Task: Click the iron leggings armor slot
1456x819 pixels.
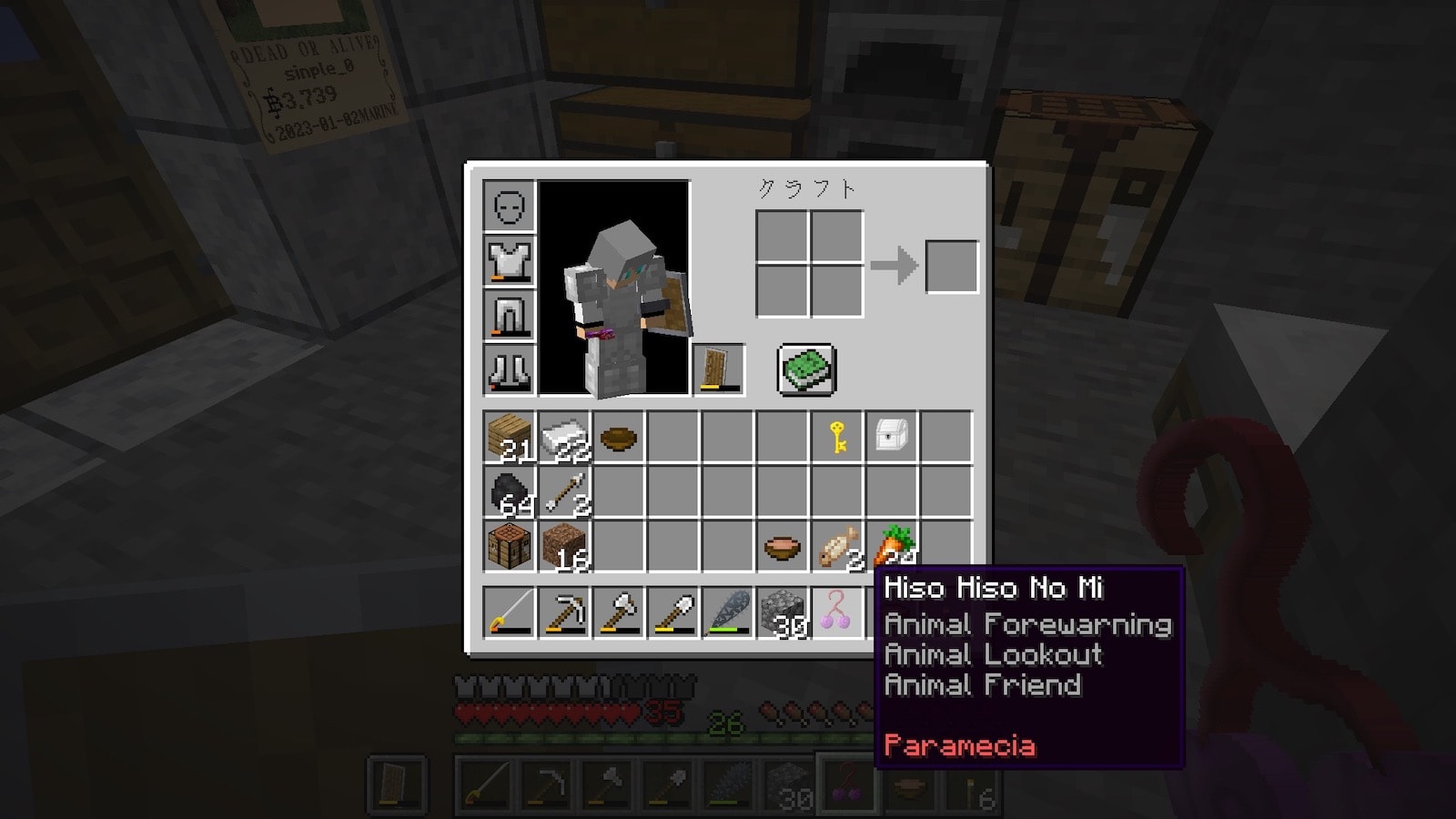Action: [510, 316]
